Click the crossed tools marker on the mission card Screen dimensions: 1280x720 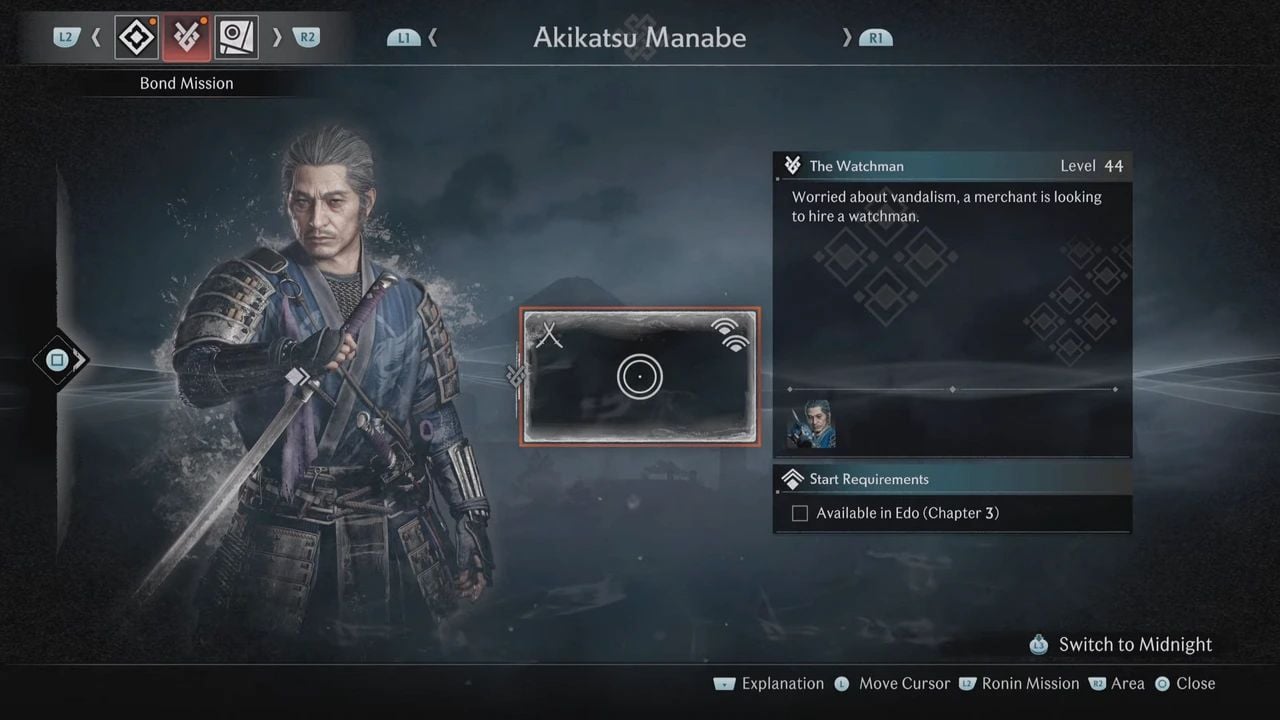click(x=549, y=335)
